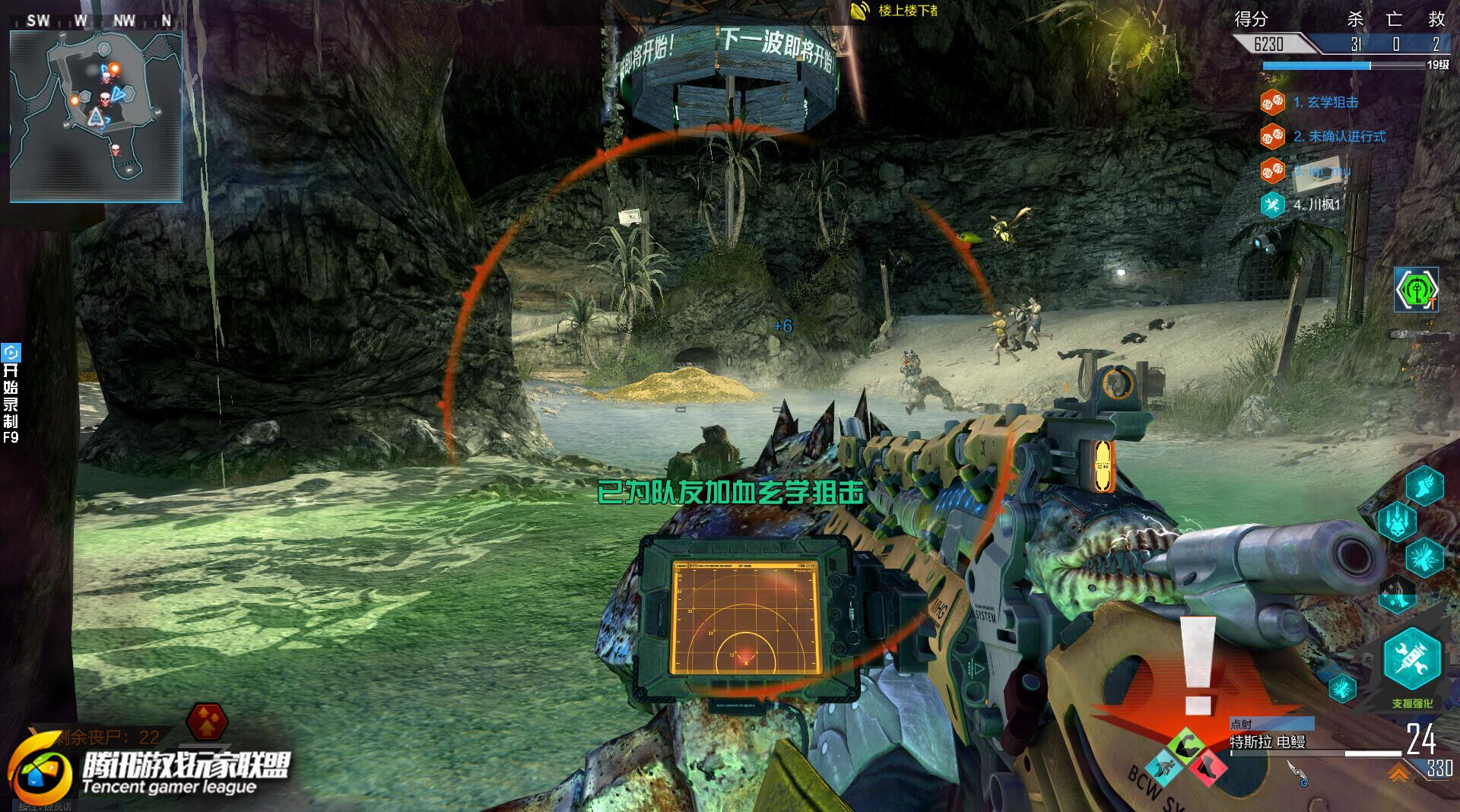This screenshot has width=1460, height=812.
Task: Select teammate 未确认进行式 in the squad list
Action: pos(1339,136)
